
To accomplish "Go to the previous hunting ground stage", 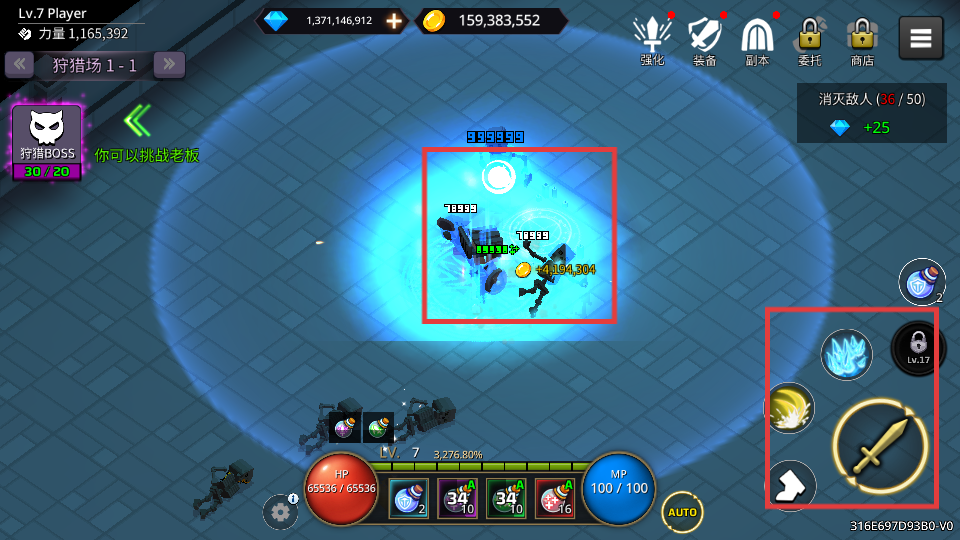I will (19, 65).
